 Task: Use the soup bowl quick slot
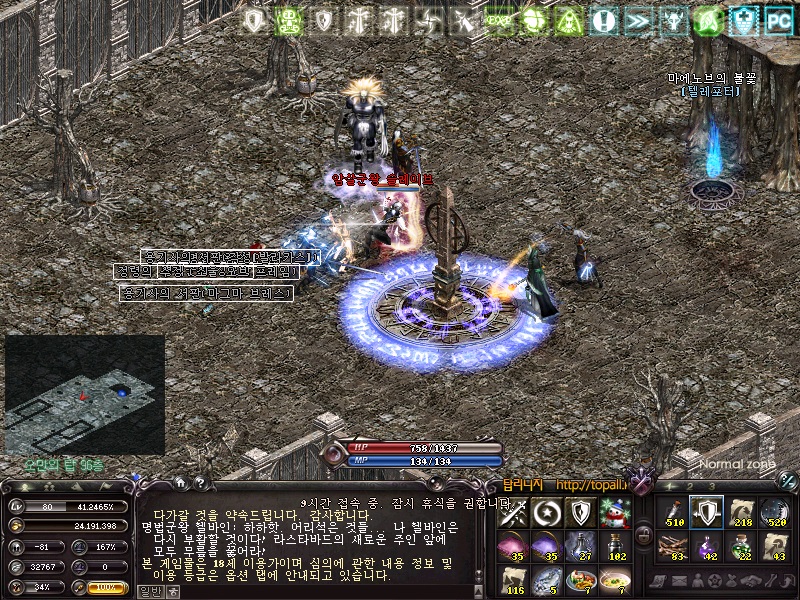pyautogui.click(x=612, y=579)
